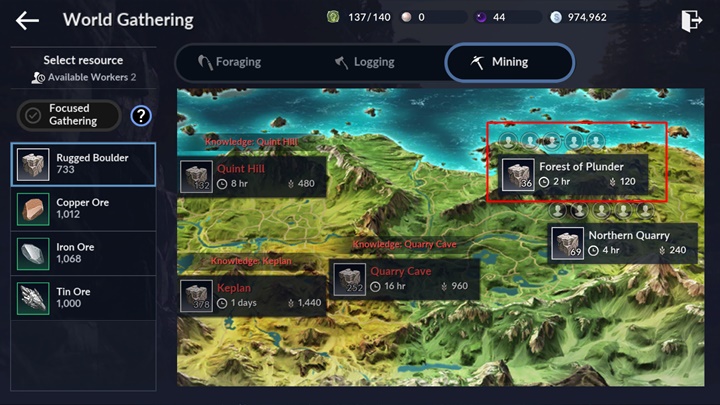Pick the Quarry Cave mining node
The height and width of the screenshot is (405, 720).
pyautogui.click(x=405, y=279)
